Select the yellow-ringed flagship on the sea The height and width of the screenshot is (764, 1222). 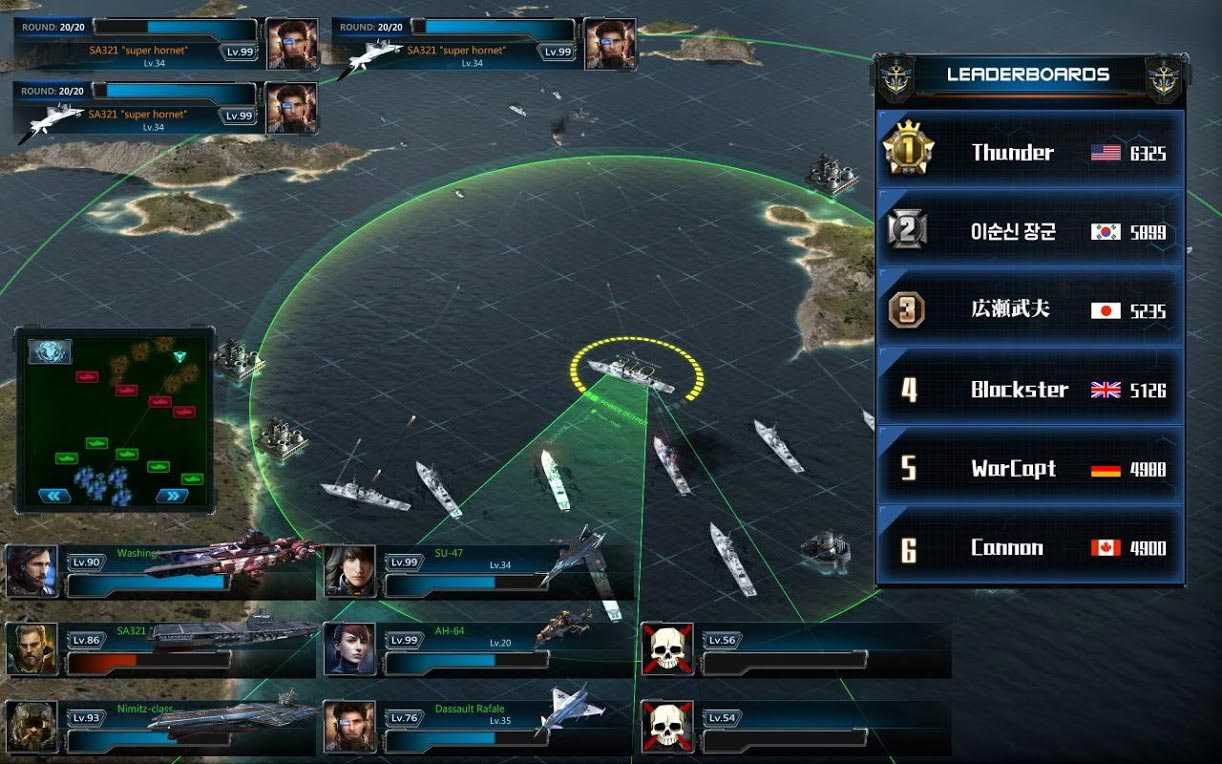(x=632, y=372)
